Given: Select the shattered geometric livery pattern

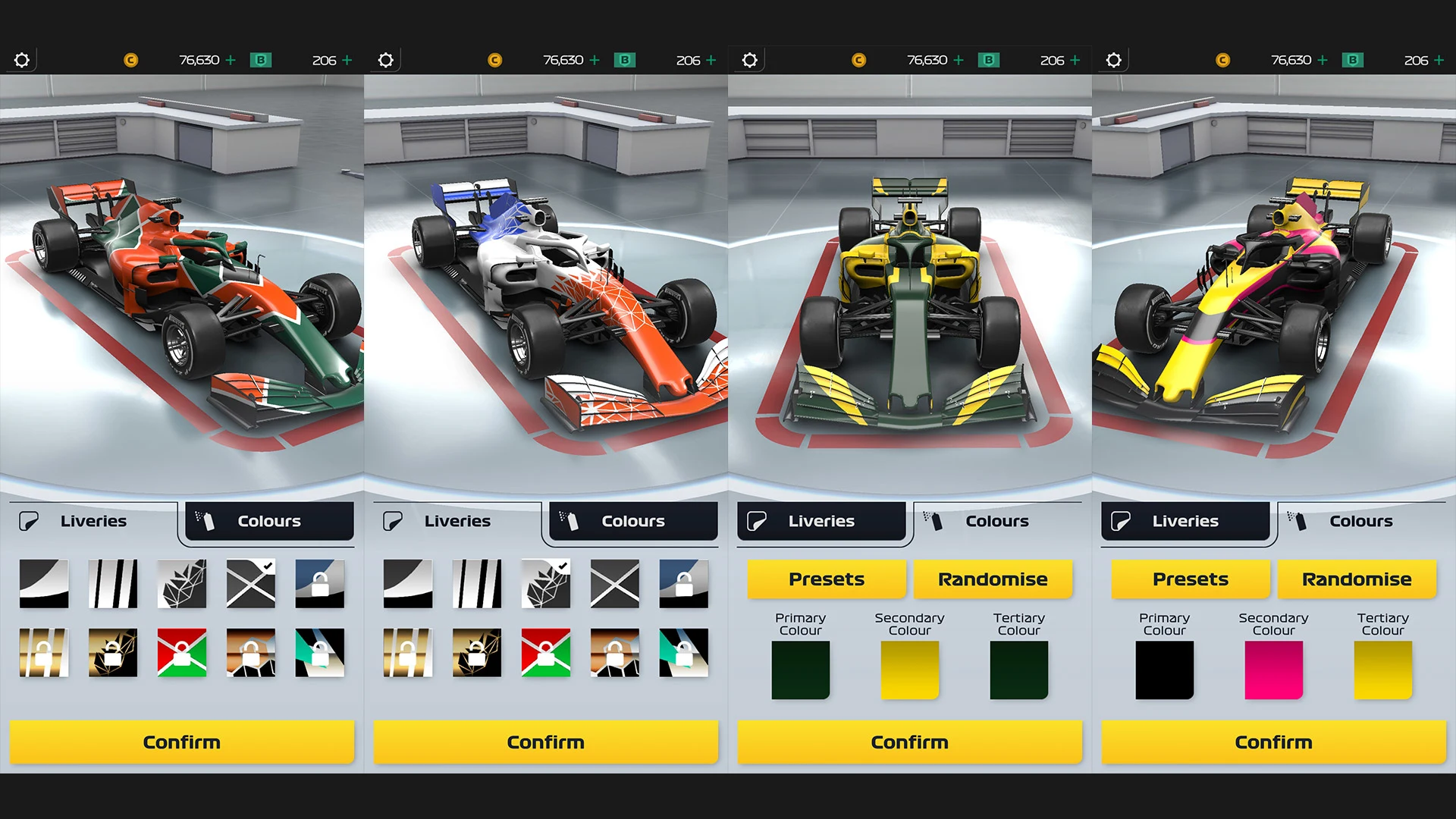Looking at the screenshot, I should 181,582.
